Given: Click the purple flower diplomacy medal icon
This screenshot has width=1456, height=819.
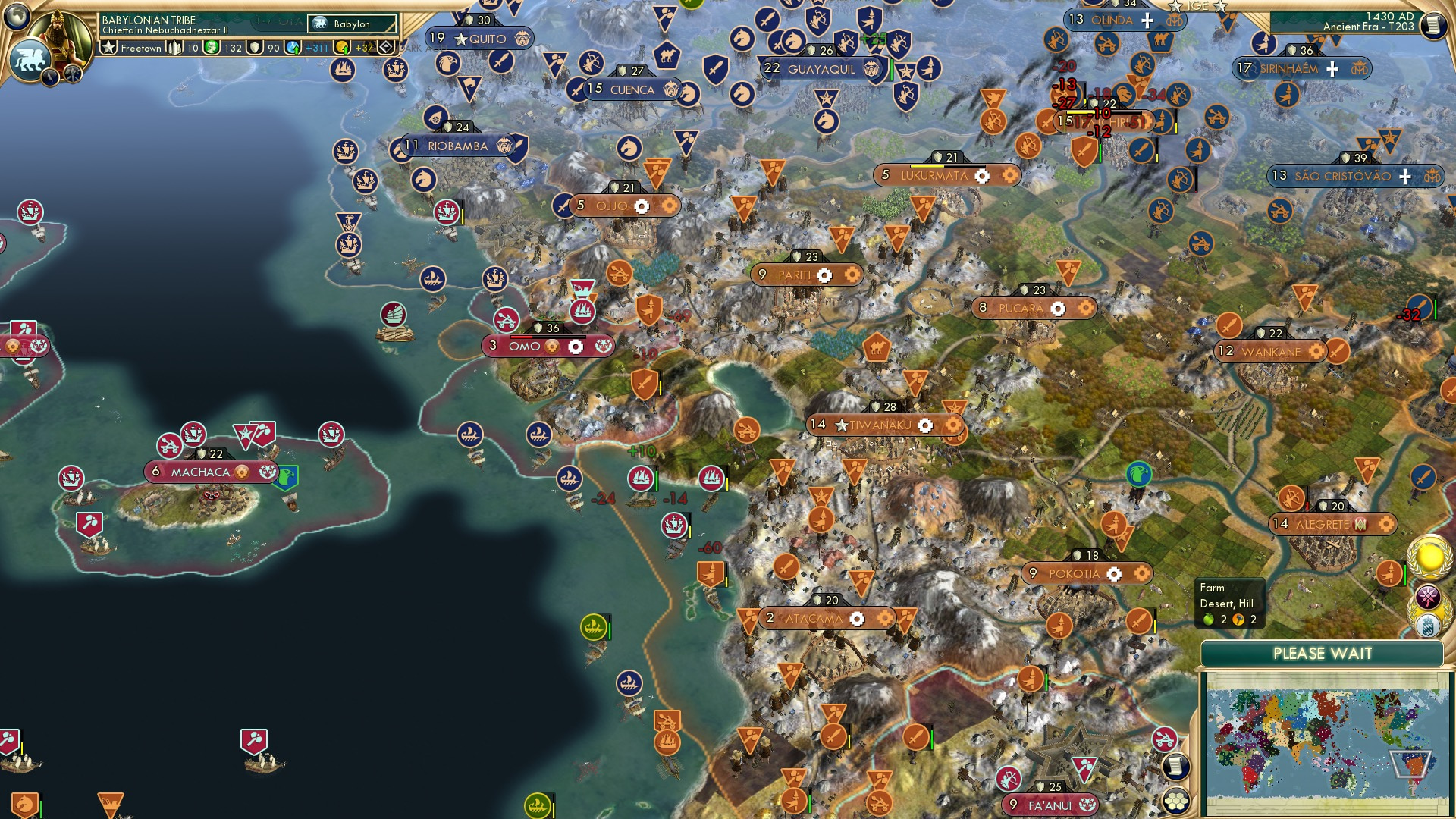Looking at the screenshot, I should coord(1428,596).
